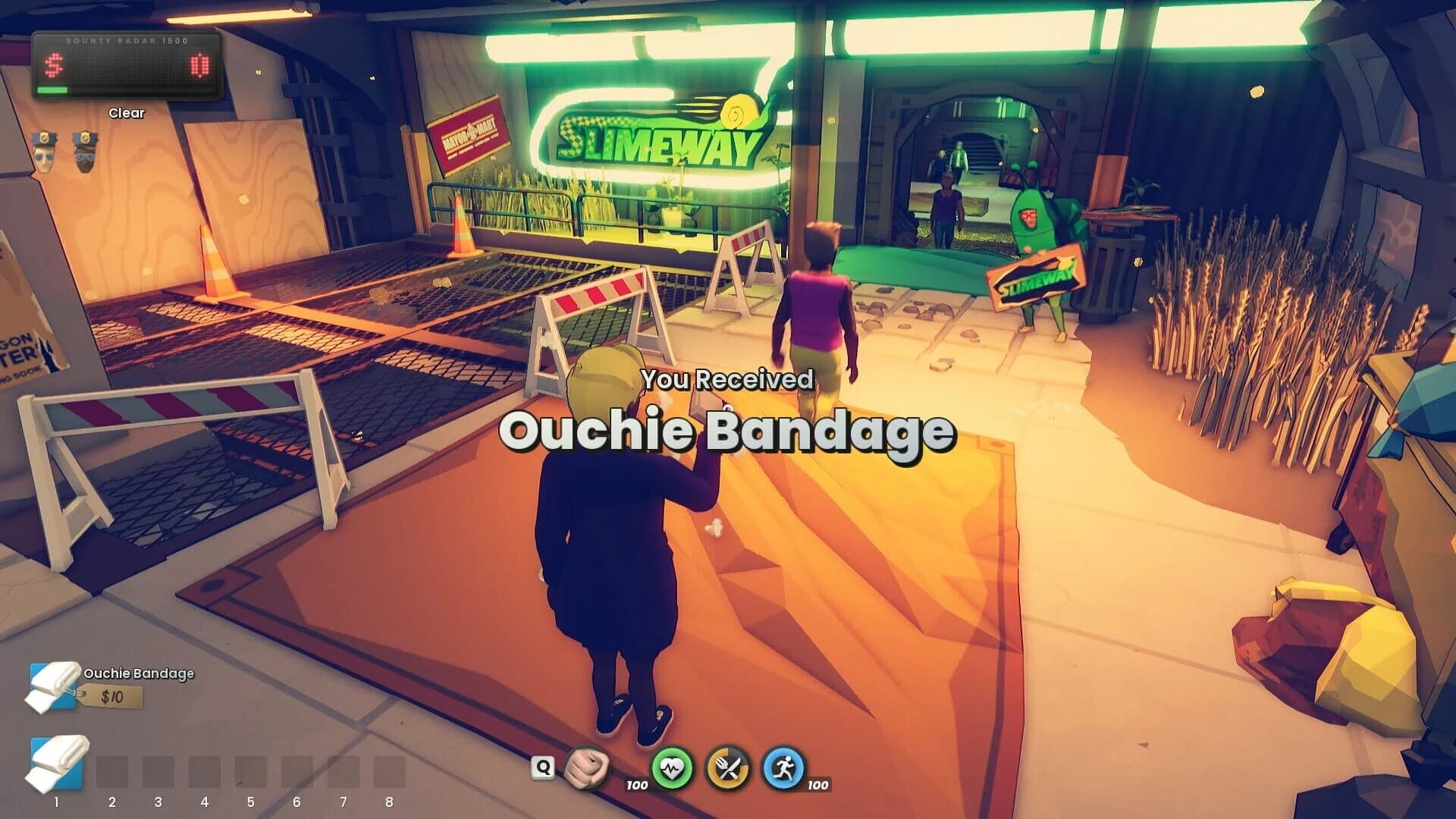Click the left police officer head icon
Screen dimensions: 1456x819
[43, 149]
